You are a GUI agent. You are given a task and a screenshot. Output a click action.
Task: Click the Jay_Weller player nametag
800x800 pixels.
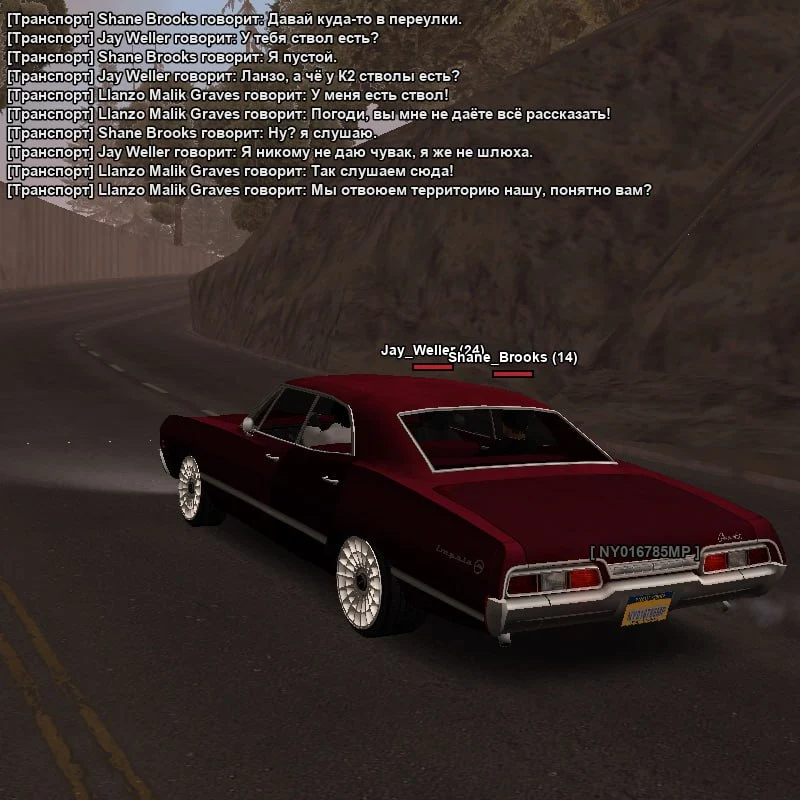coord(418,350)
